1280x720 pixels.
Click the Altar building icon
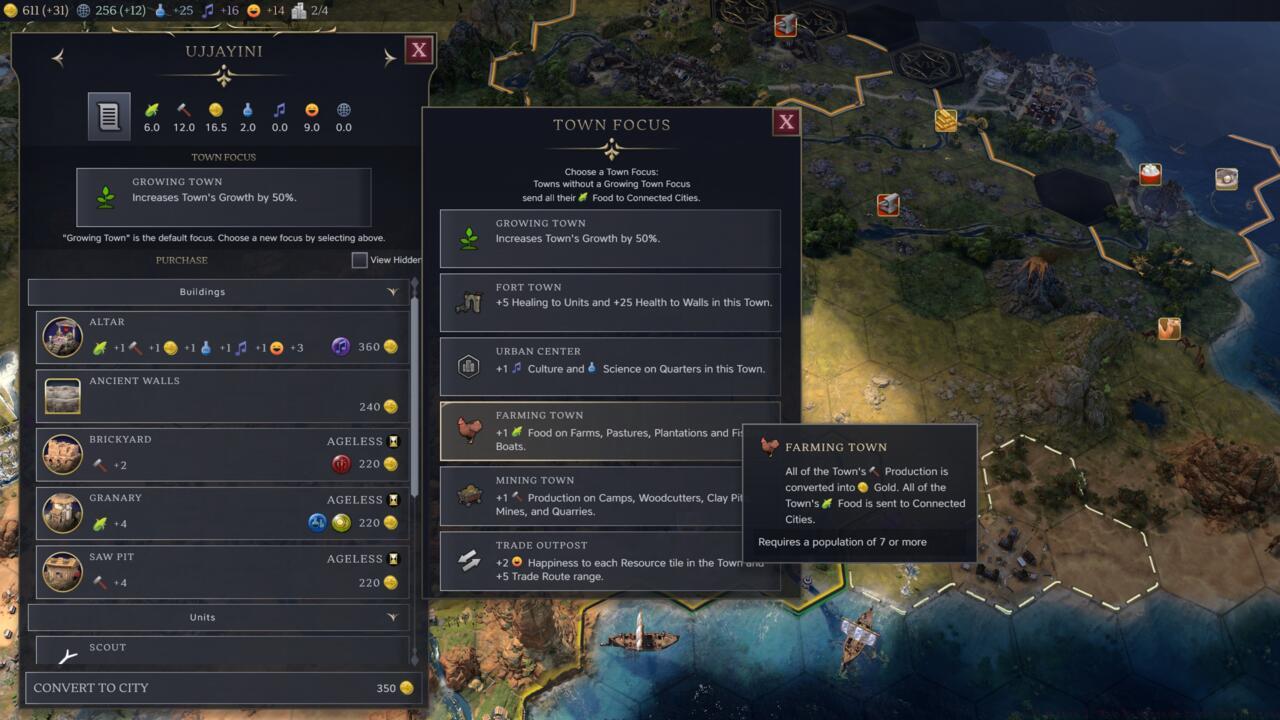point(62,337)
